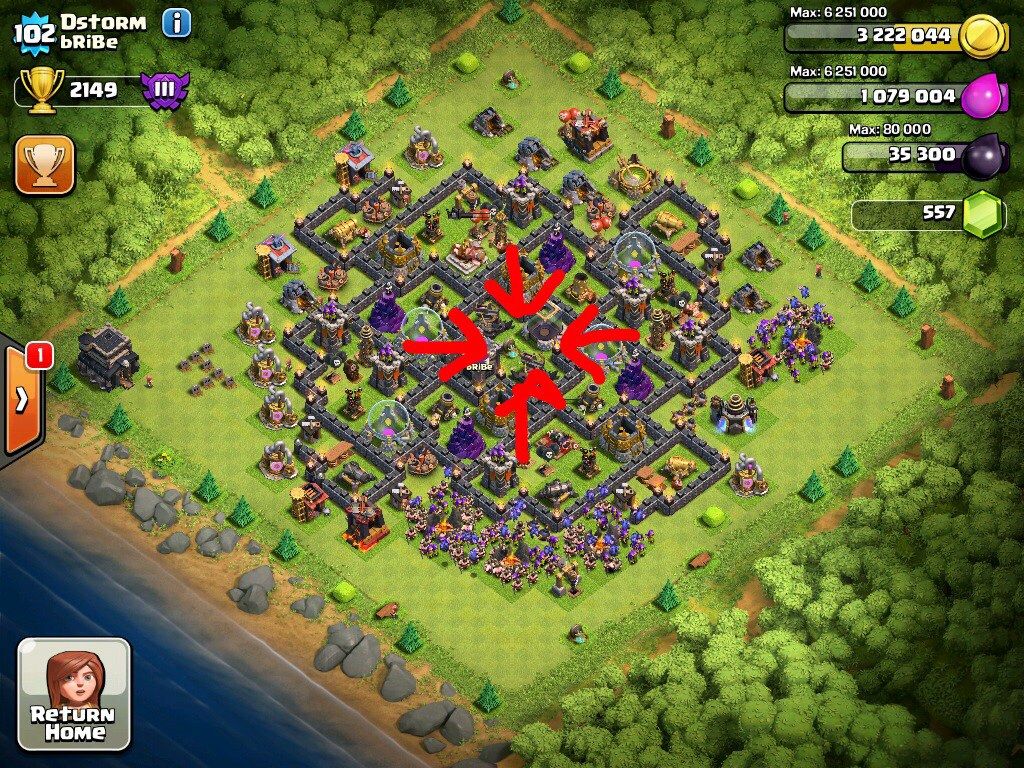This screenshot has width=1024, height=768.
Task: Select the purple league badge
Action: point(165,91)
